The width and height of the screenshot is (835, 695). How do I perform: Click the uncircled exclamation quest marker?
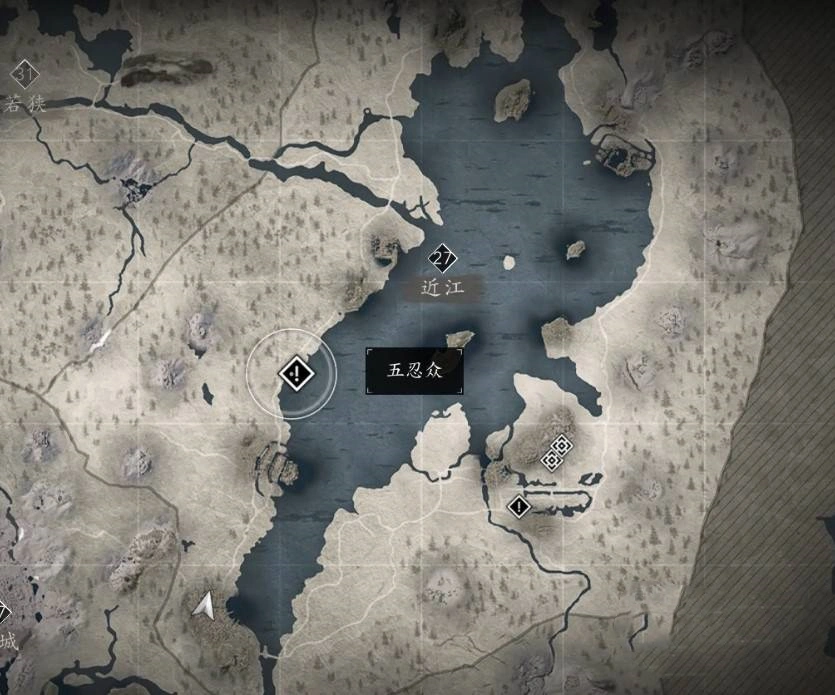tap(518, 506)
